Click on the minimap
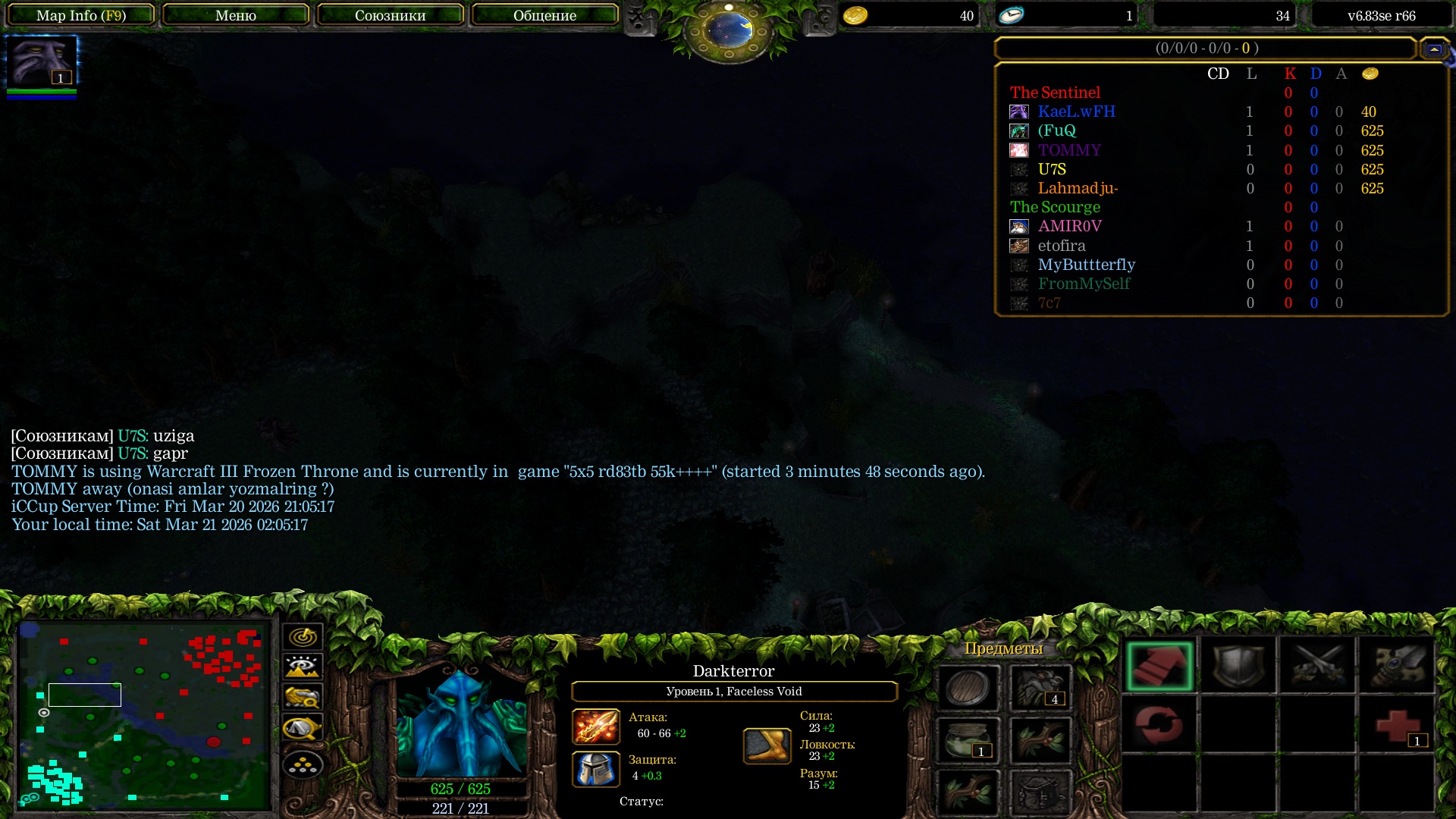 tap(144, 714)
